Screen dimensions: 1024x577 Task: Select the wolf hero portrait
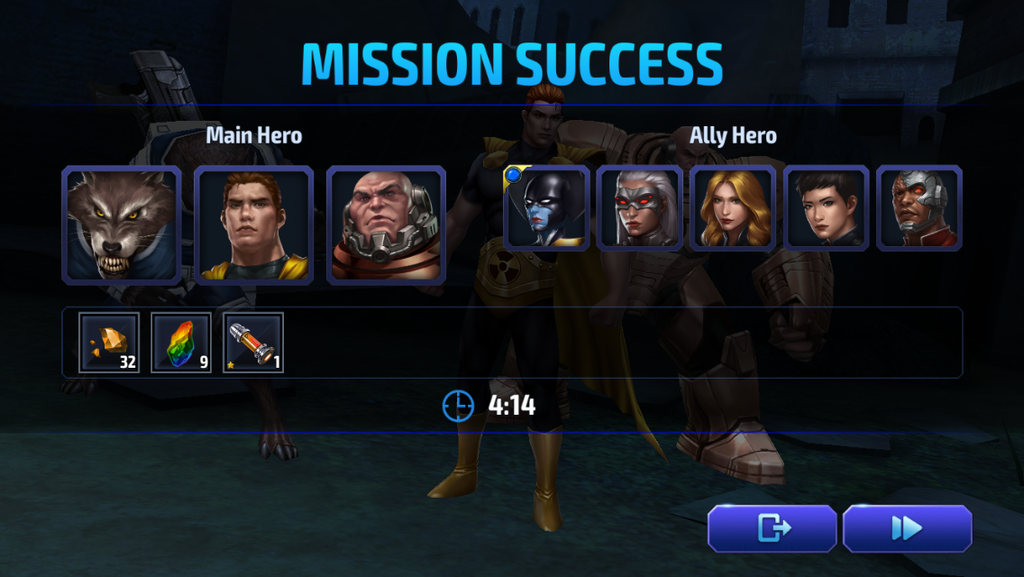point(121,225)
